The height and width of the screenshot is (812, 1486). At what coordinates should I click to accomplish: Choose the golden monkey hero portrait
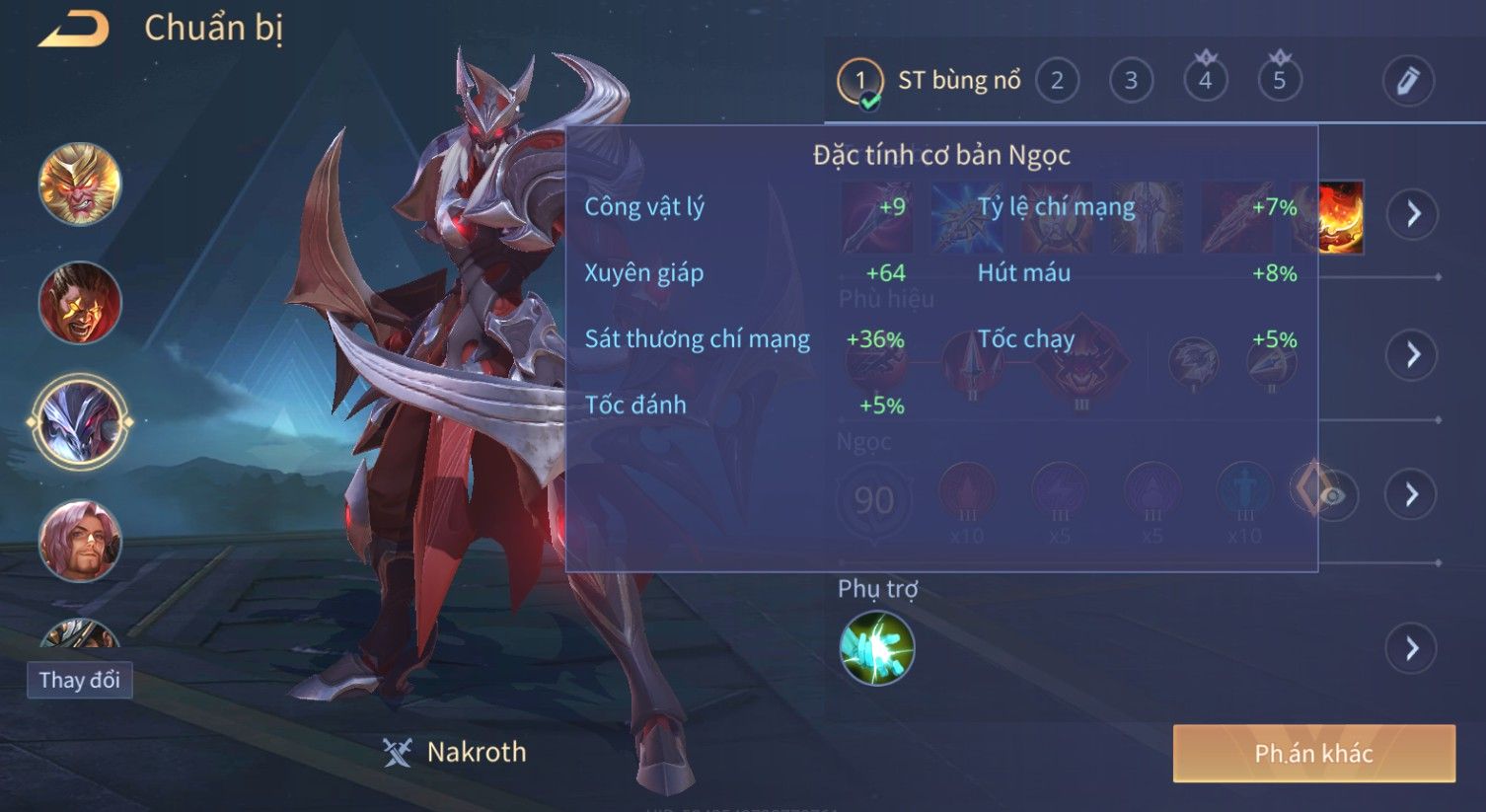[x=80, y=184]
